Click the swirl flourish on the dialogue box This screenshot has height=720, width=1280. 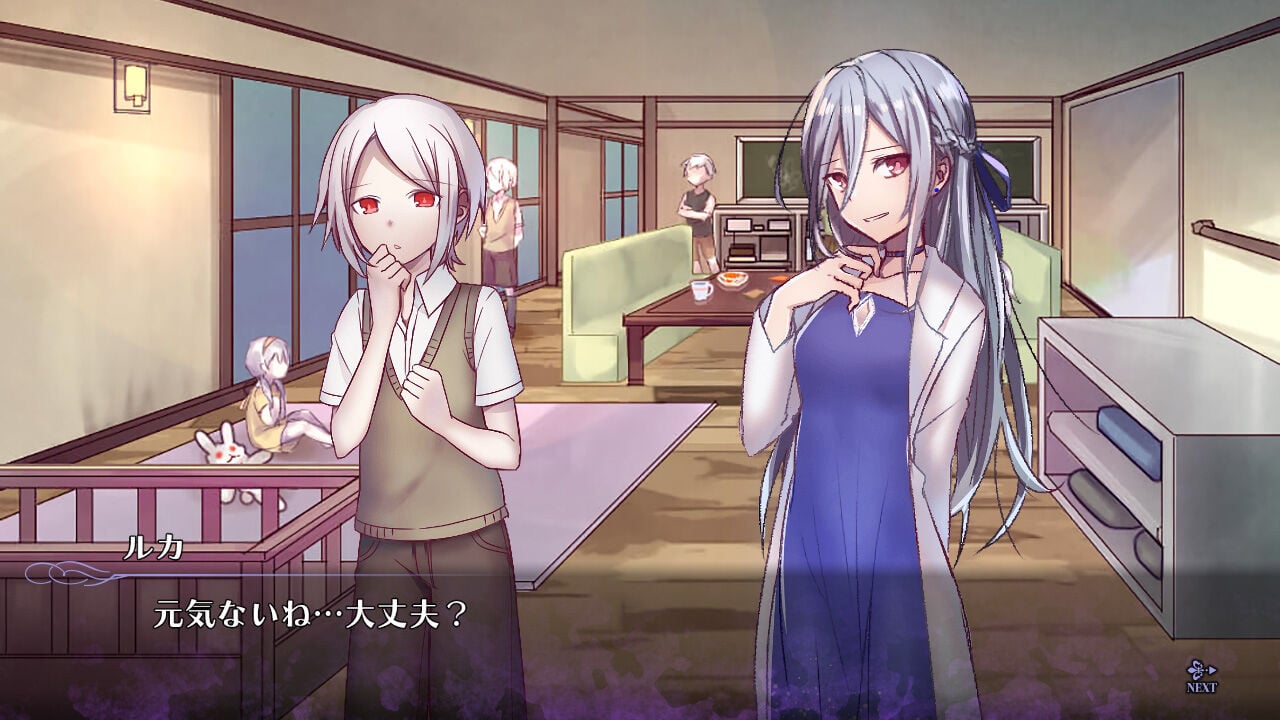[60, 576]
